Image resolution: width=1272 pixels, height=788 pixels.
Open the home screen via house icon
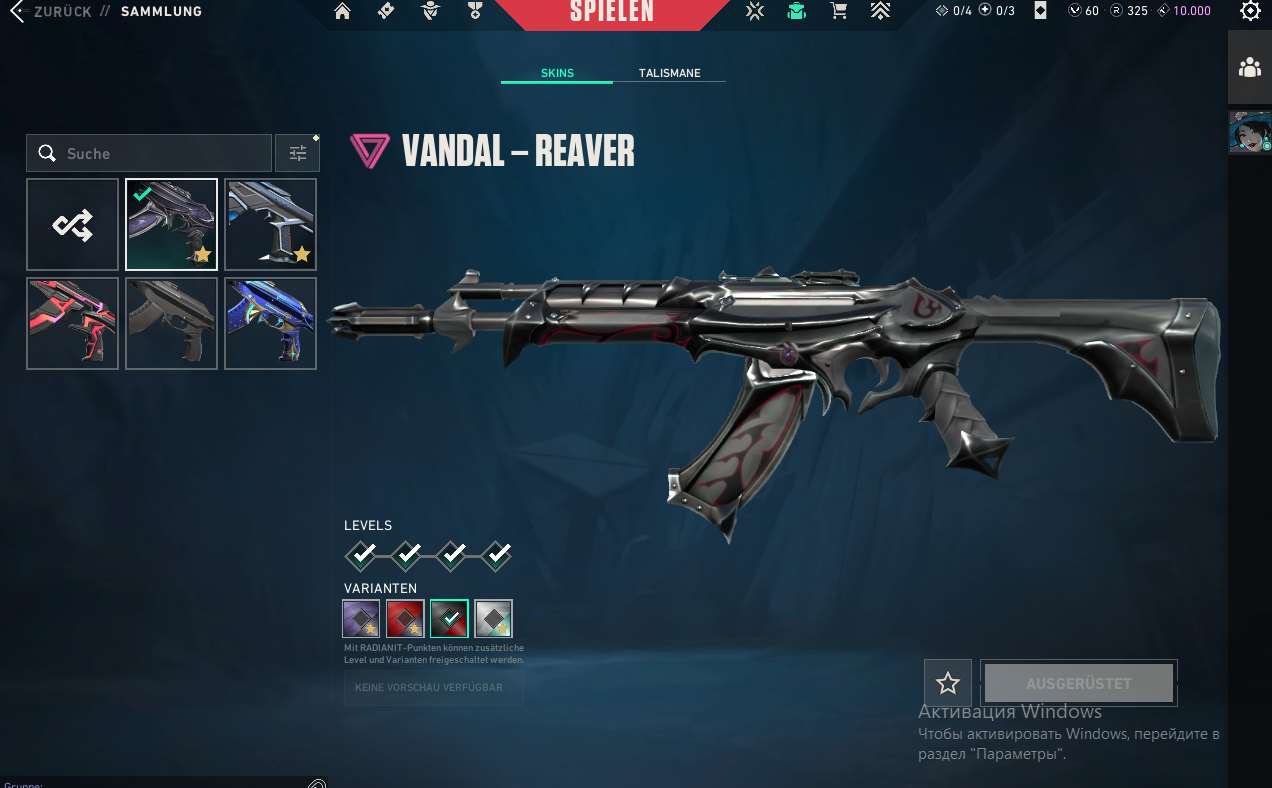point(343,12)
